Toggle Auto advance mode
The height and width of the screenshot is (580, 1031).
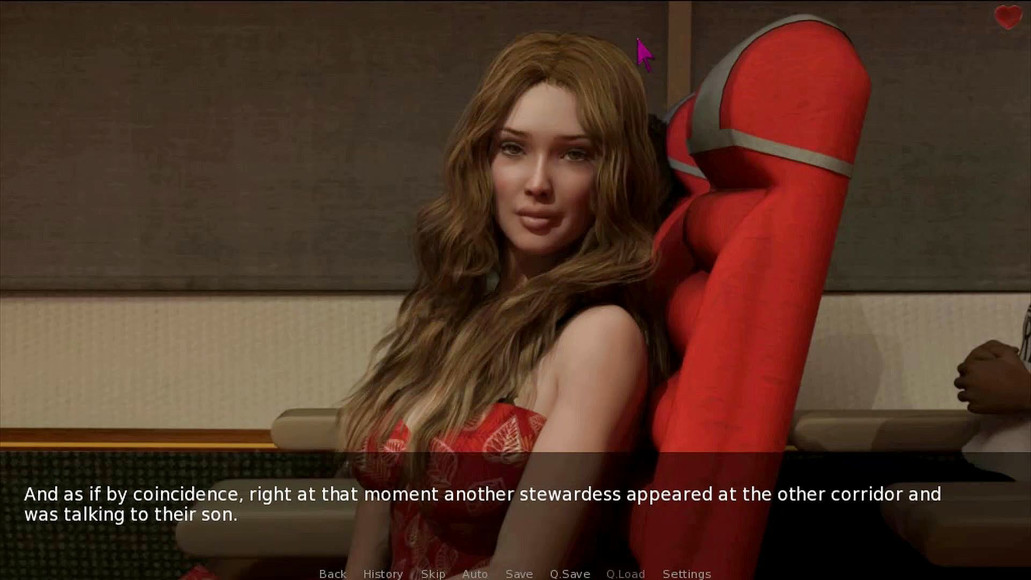pos(475,574)
